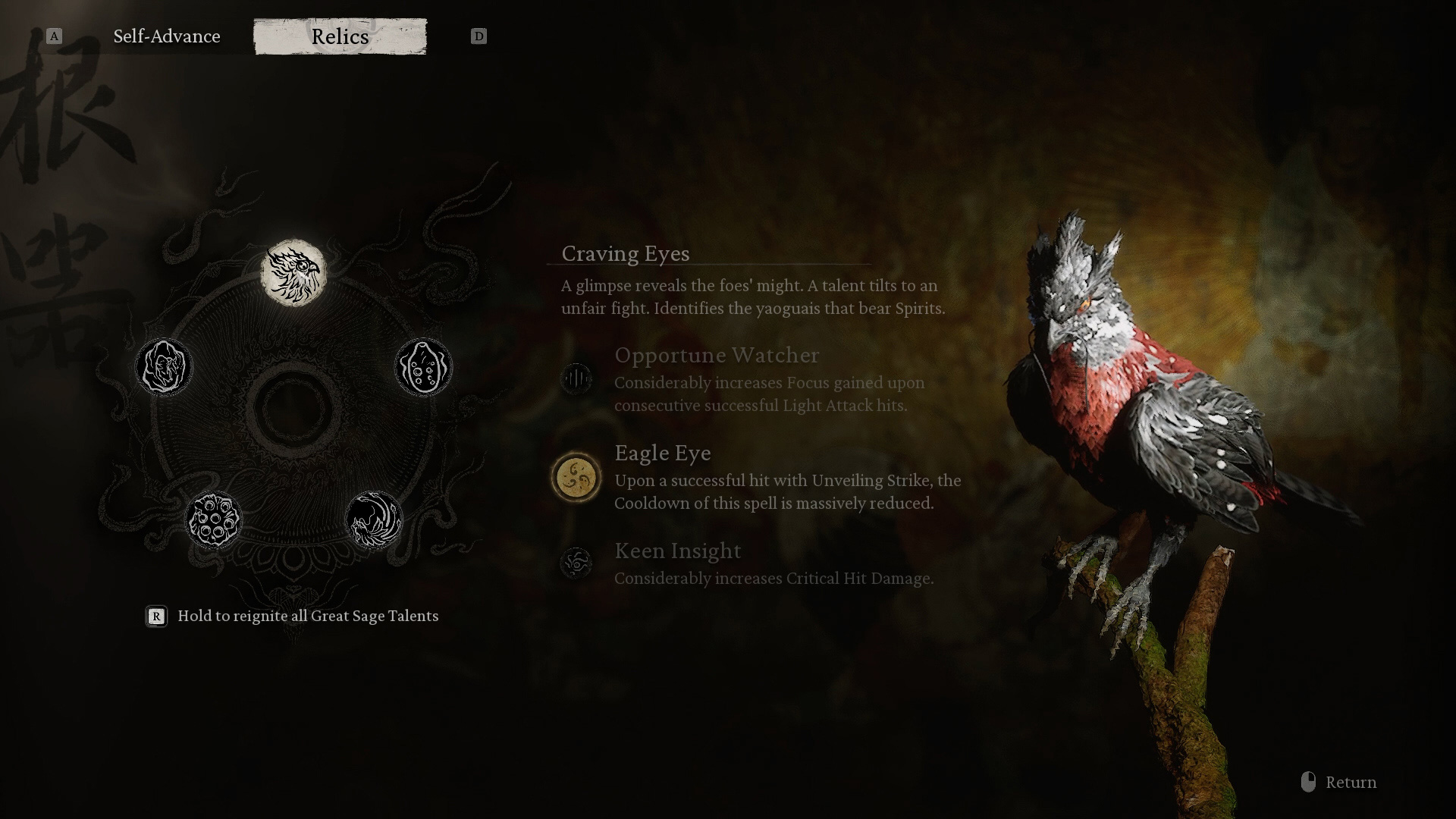Select the Eagle Eye talent
The width and height of the screenshot is (1456, 819).
point(576,478)
